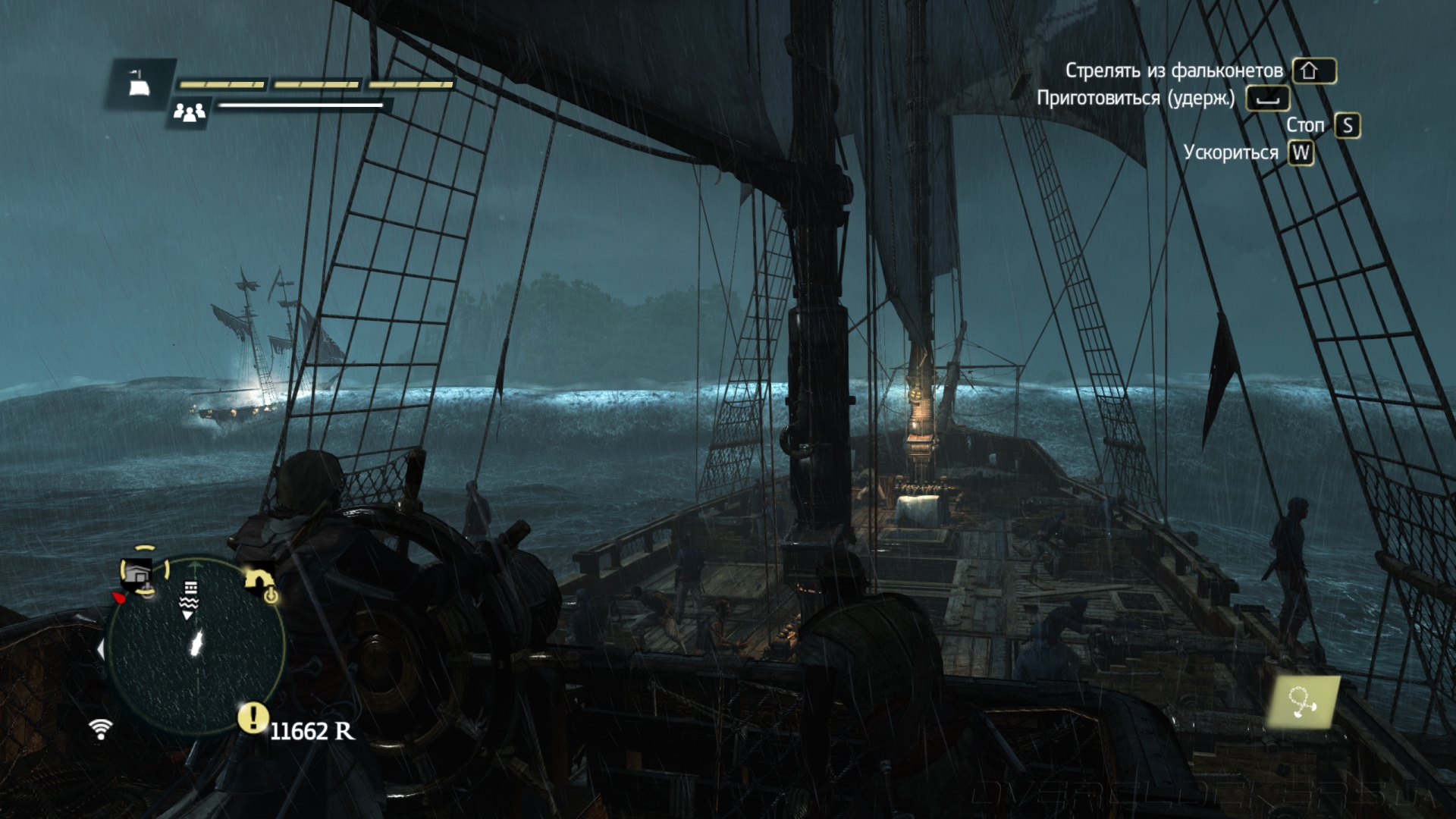Click the white Wi-Fi connection icon
The image size is (1456, 819).
pyautogui.click(x=100, y=728)
